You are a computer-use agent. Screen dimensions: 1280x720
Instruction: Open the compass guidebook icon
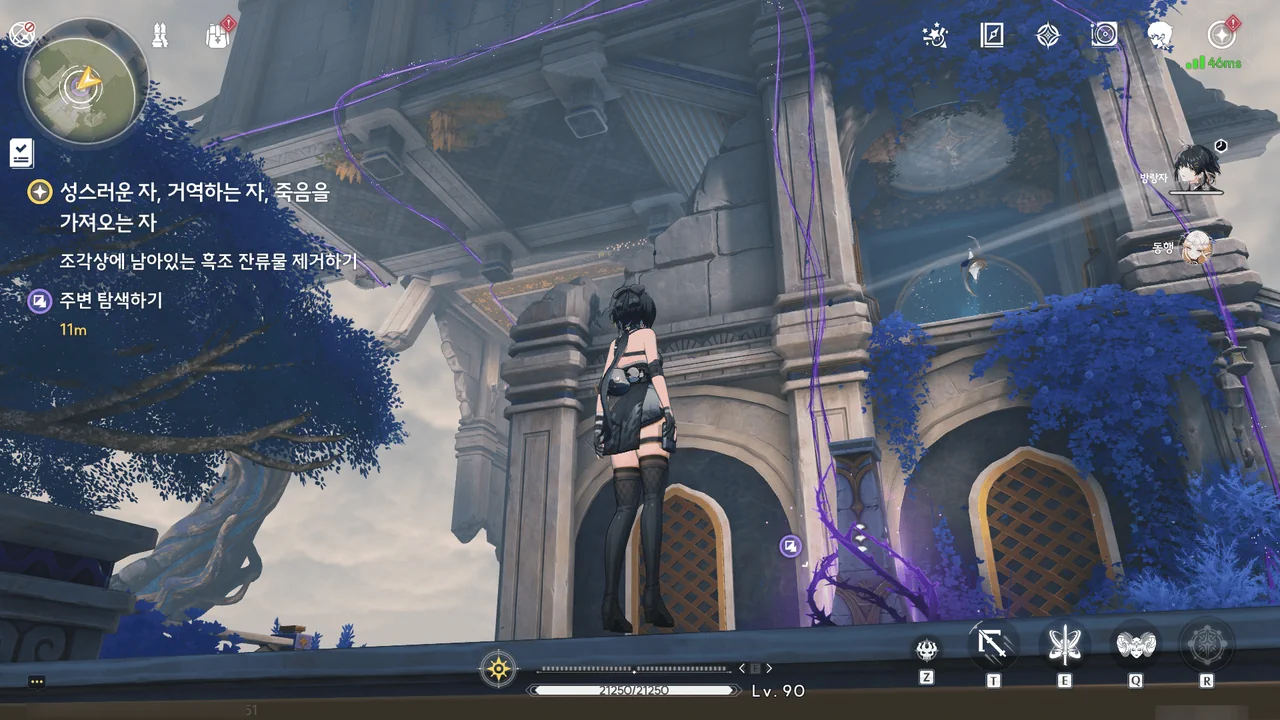click(991, 36)
